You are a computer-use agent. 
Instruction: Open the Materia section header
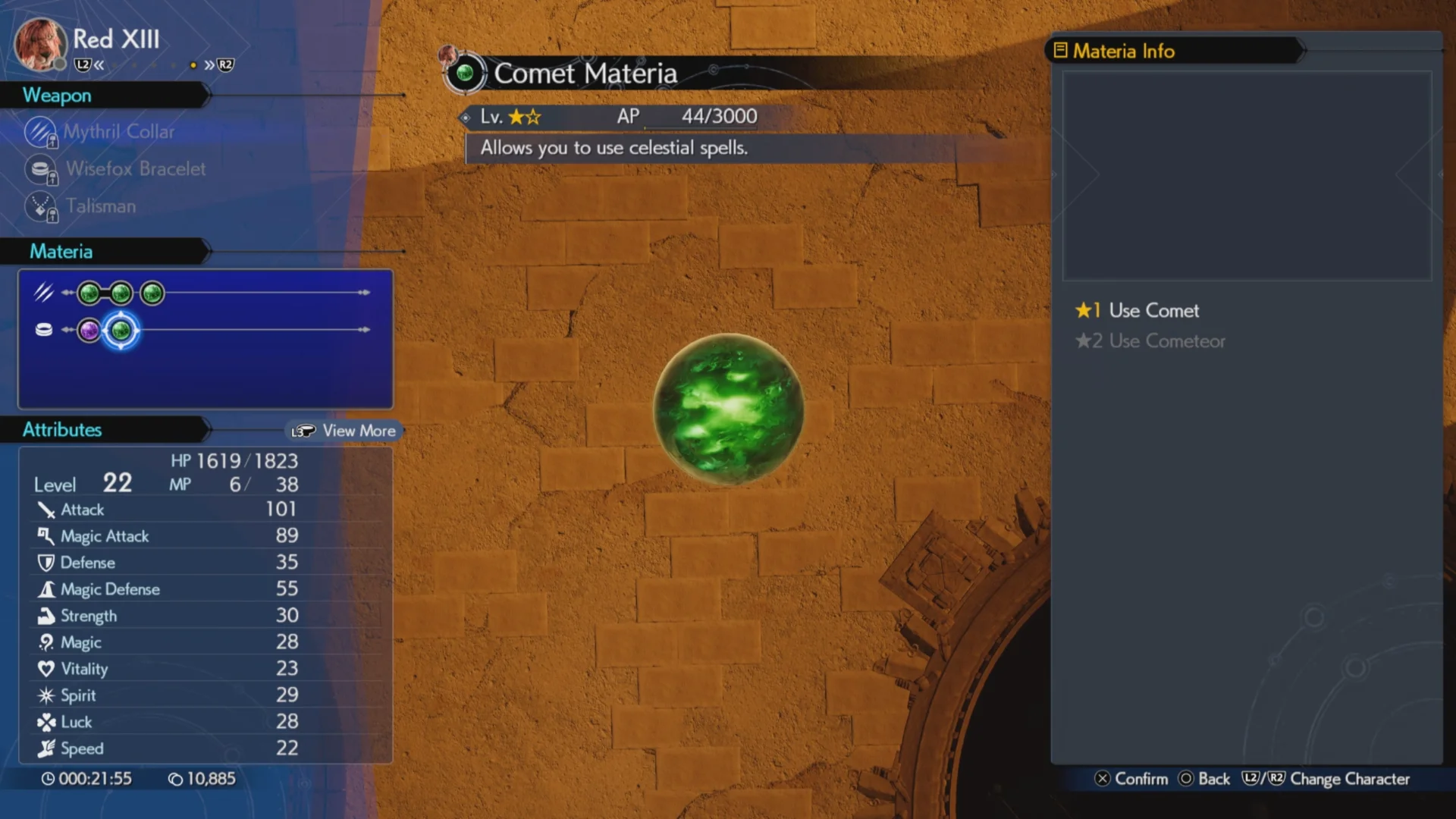click(61, 252)
